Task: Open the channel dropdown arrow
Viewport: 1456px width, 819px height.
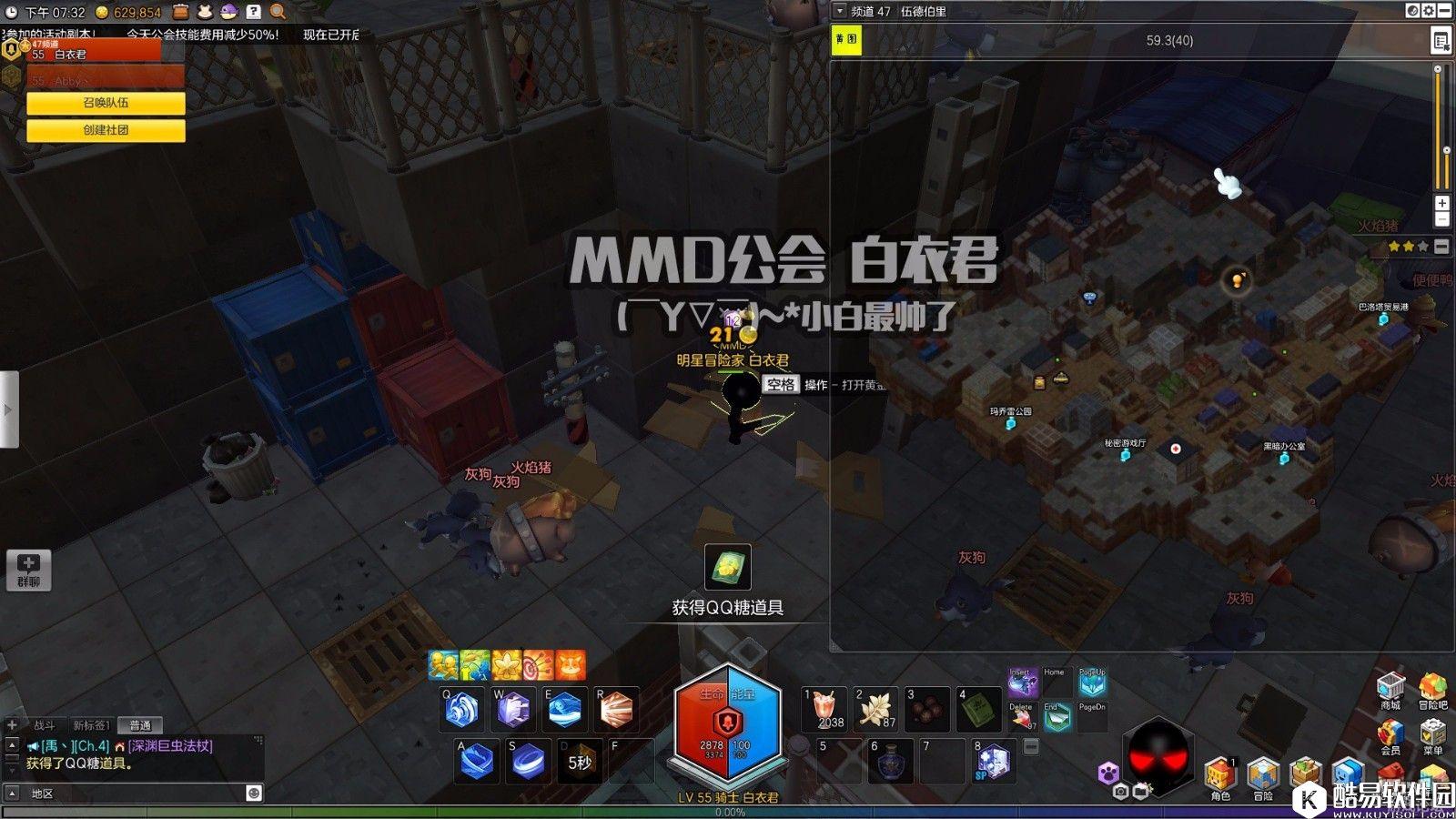Action: tap(840, 11)
